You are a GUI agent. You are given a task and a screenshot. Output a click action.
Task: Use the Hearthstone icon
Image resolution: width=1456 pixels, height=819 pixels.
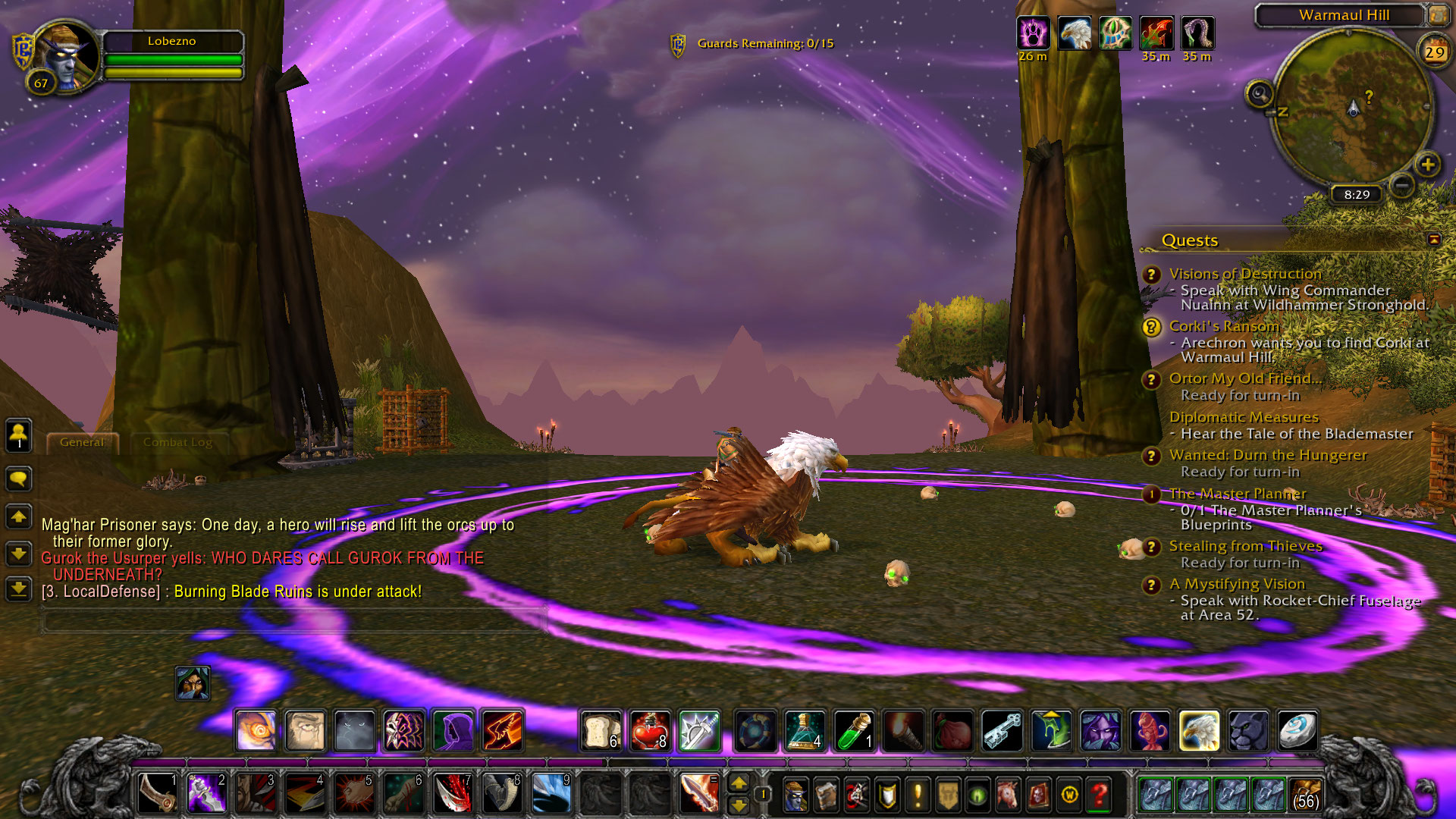coord(1298,730)
